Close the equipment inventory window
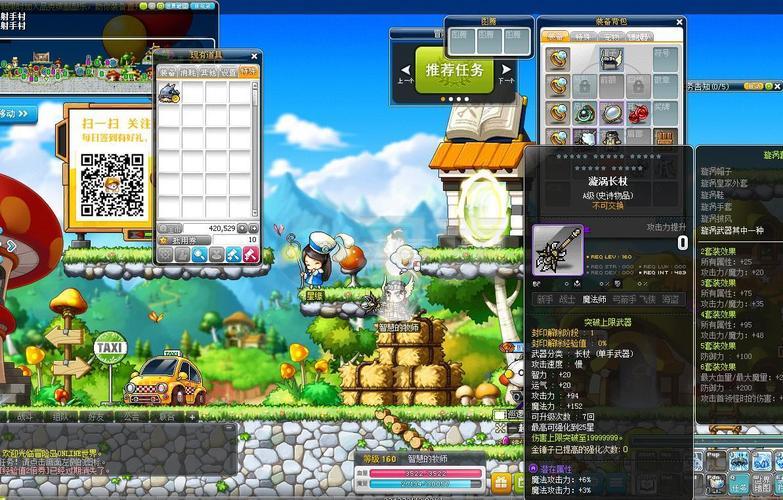 [x=678, y=21]
